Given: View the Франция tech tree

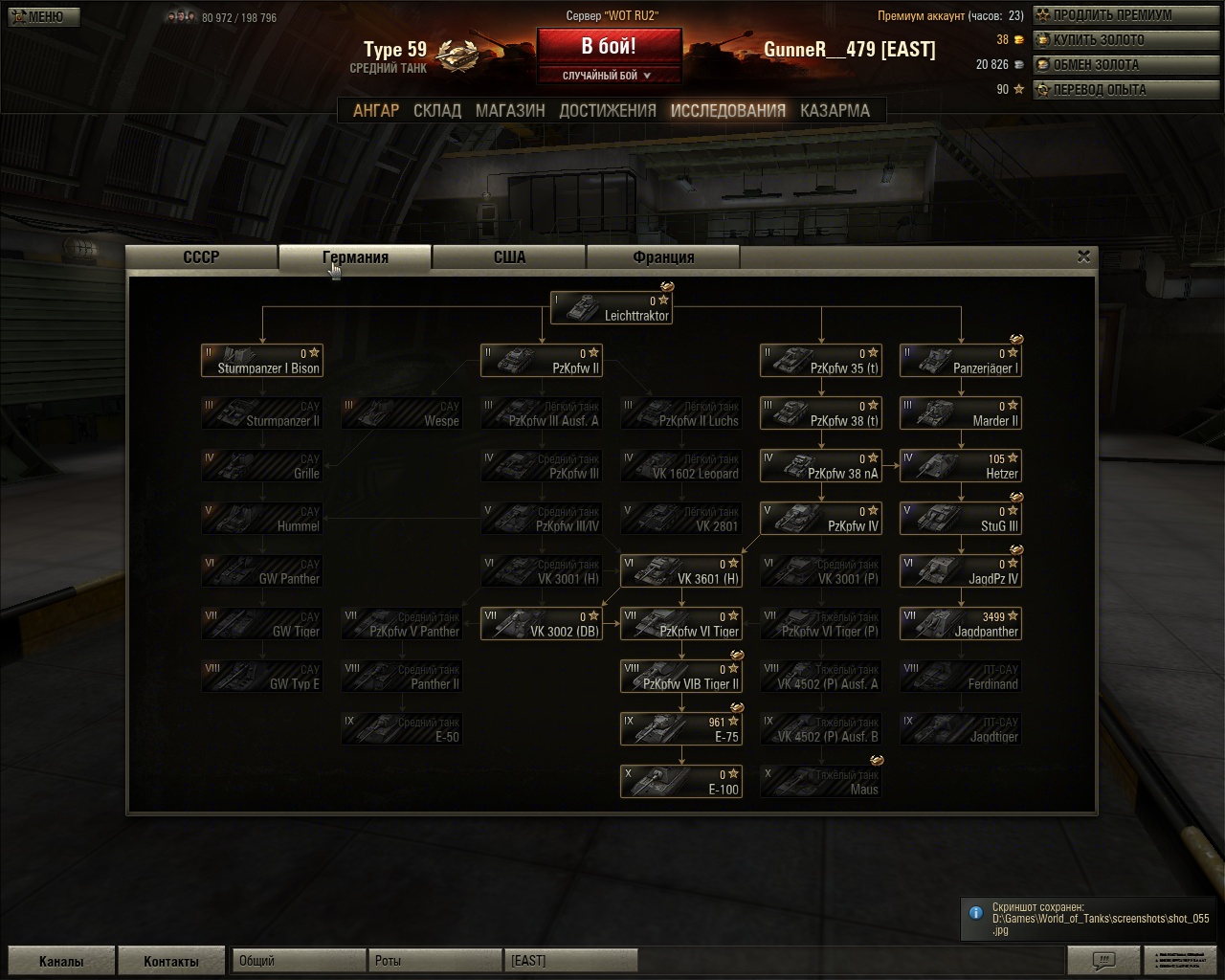Looking at the screenshot, I should [x=663, y=257].
